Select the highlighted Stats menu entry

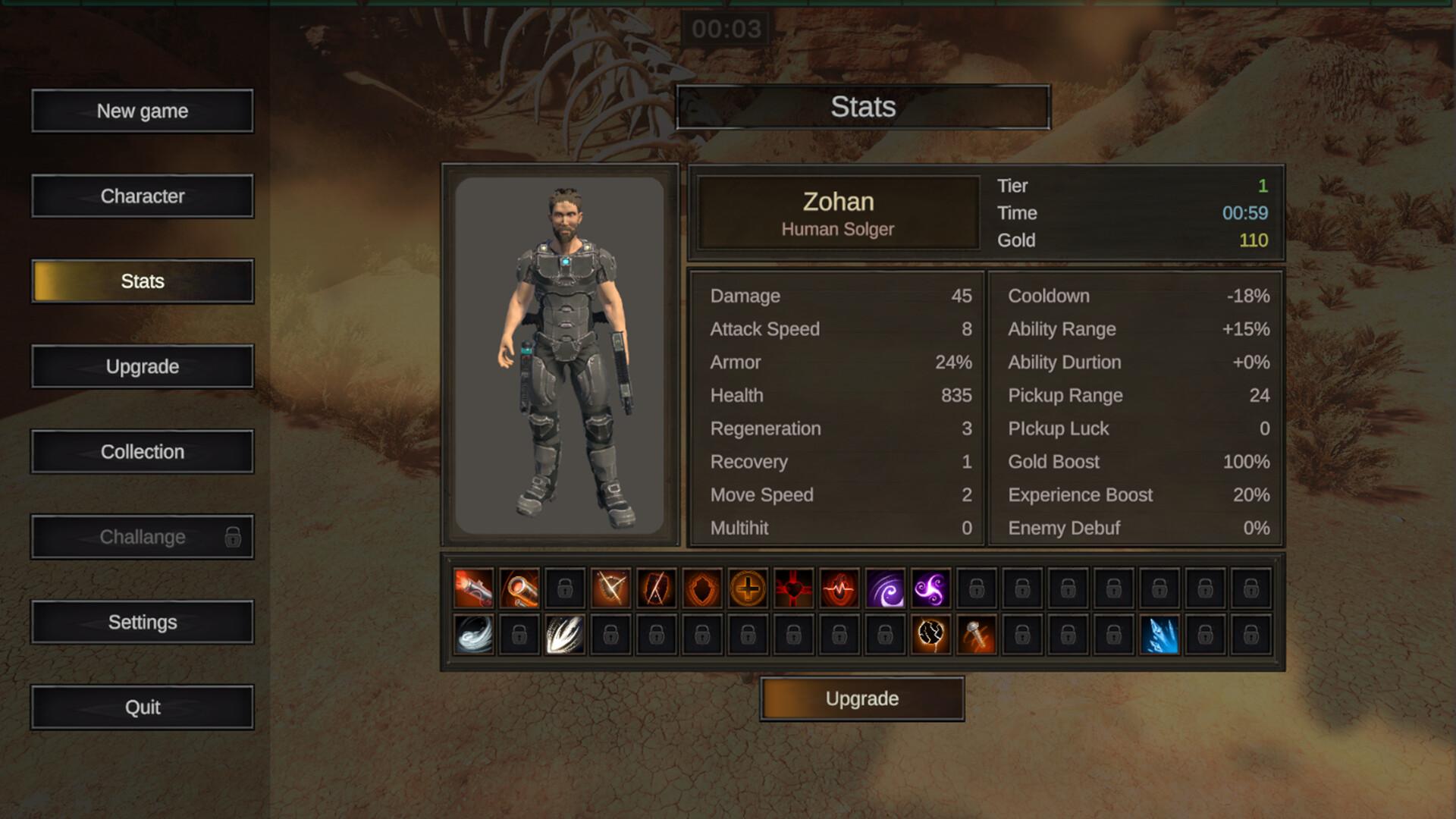pyautogui.click(x=143, y=281)
